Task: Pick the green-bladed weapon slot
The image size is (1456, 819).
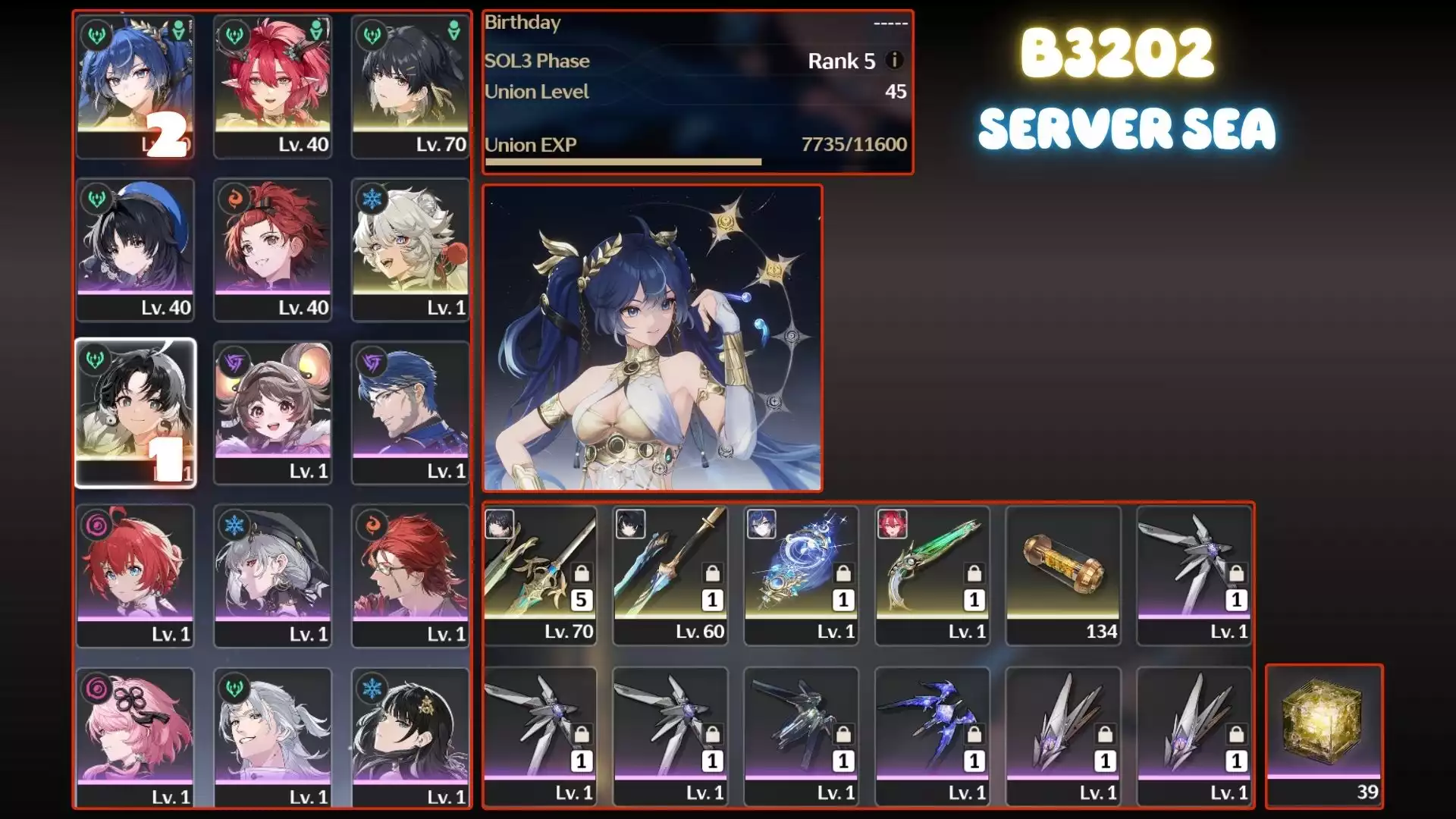Action: click(932, 575)
